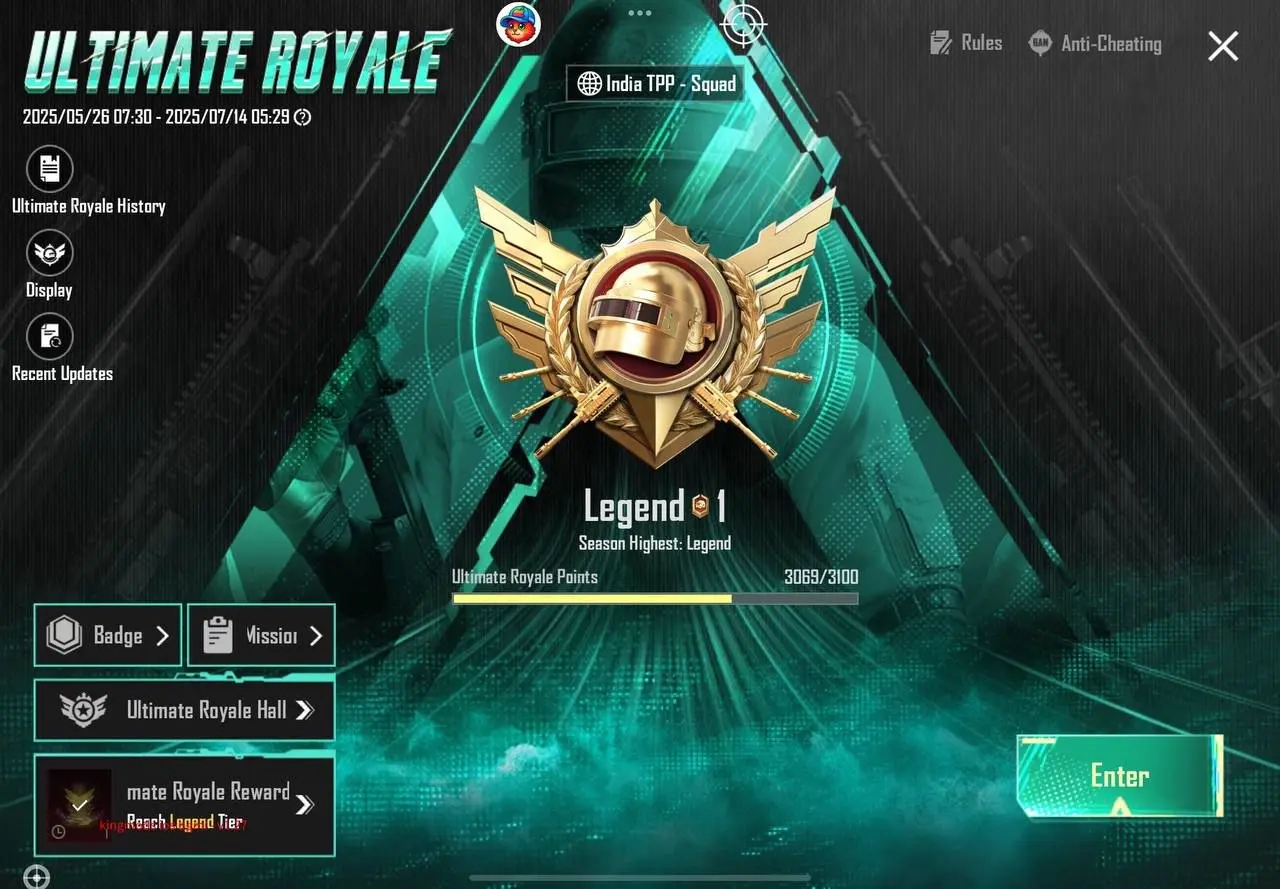The image size is (1280, 889).
Task: Expand the Mission panel chevron
Action: pos(318,635)
